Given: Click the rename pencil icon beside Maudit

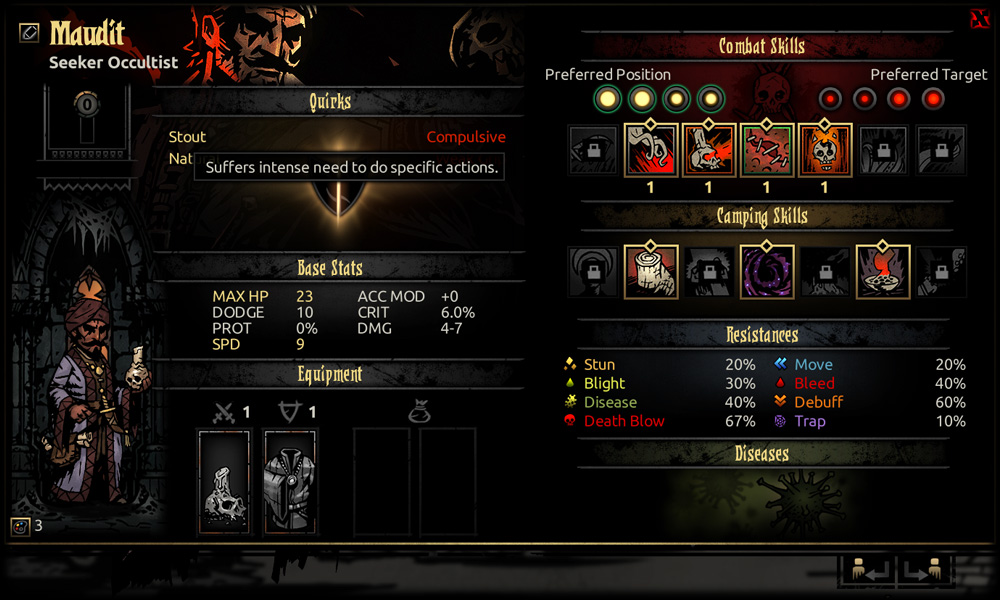Looking at the screenshot, I should [29, 32].
